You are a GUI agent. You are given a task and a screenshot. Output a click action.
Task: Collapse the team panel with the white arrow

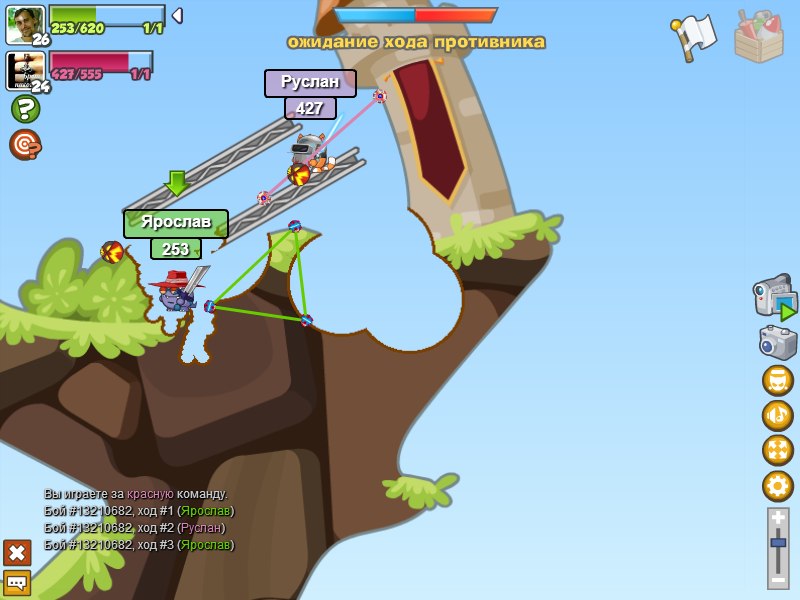(177, 15)
